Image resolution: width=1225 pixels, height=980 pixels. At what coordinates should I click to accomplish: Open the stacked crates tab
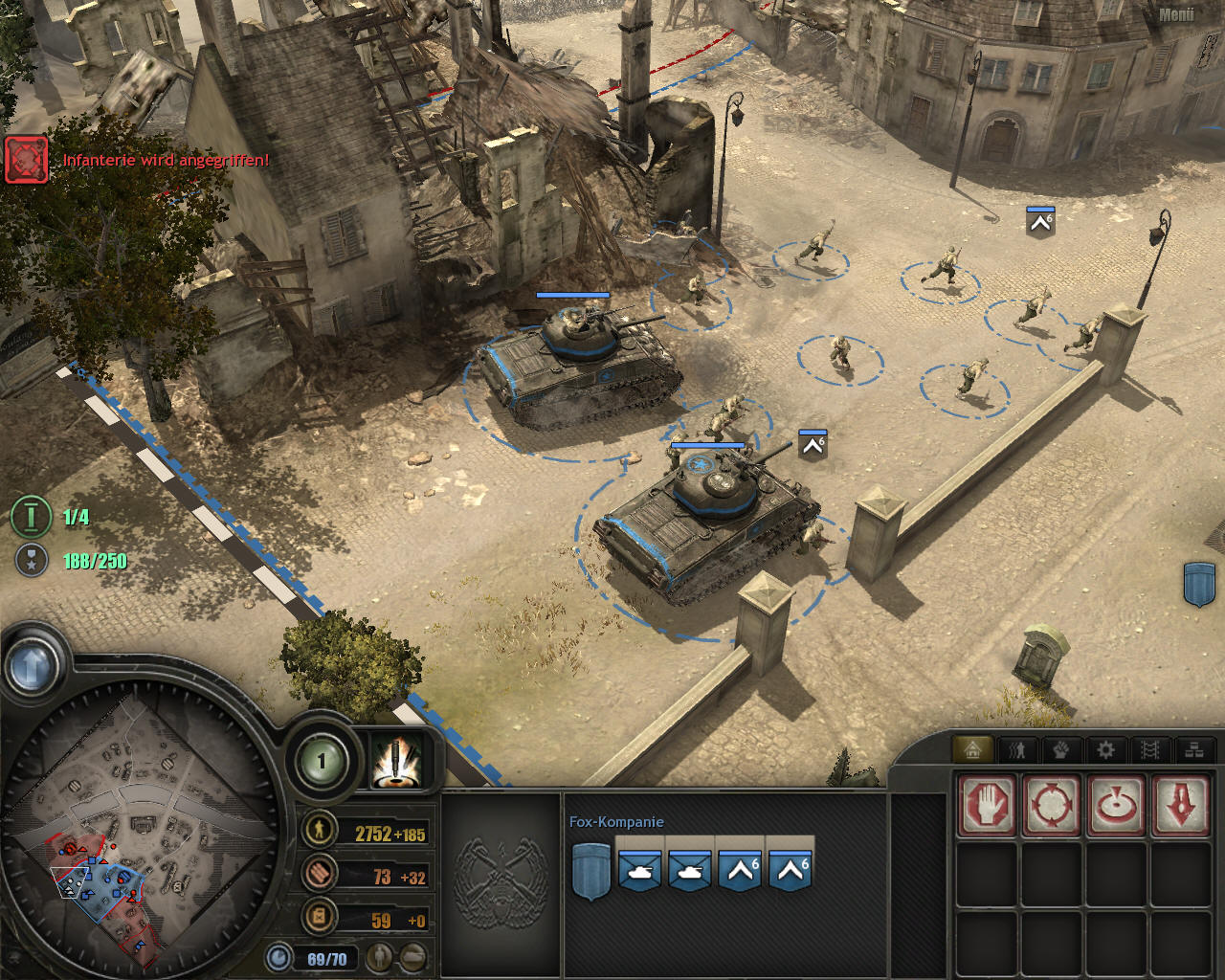pyautogui.click(x=1193, y=749)
